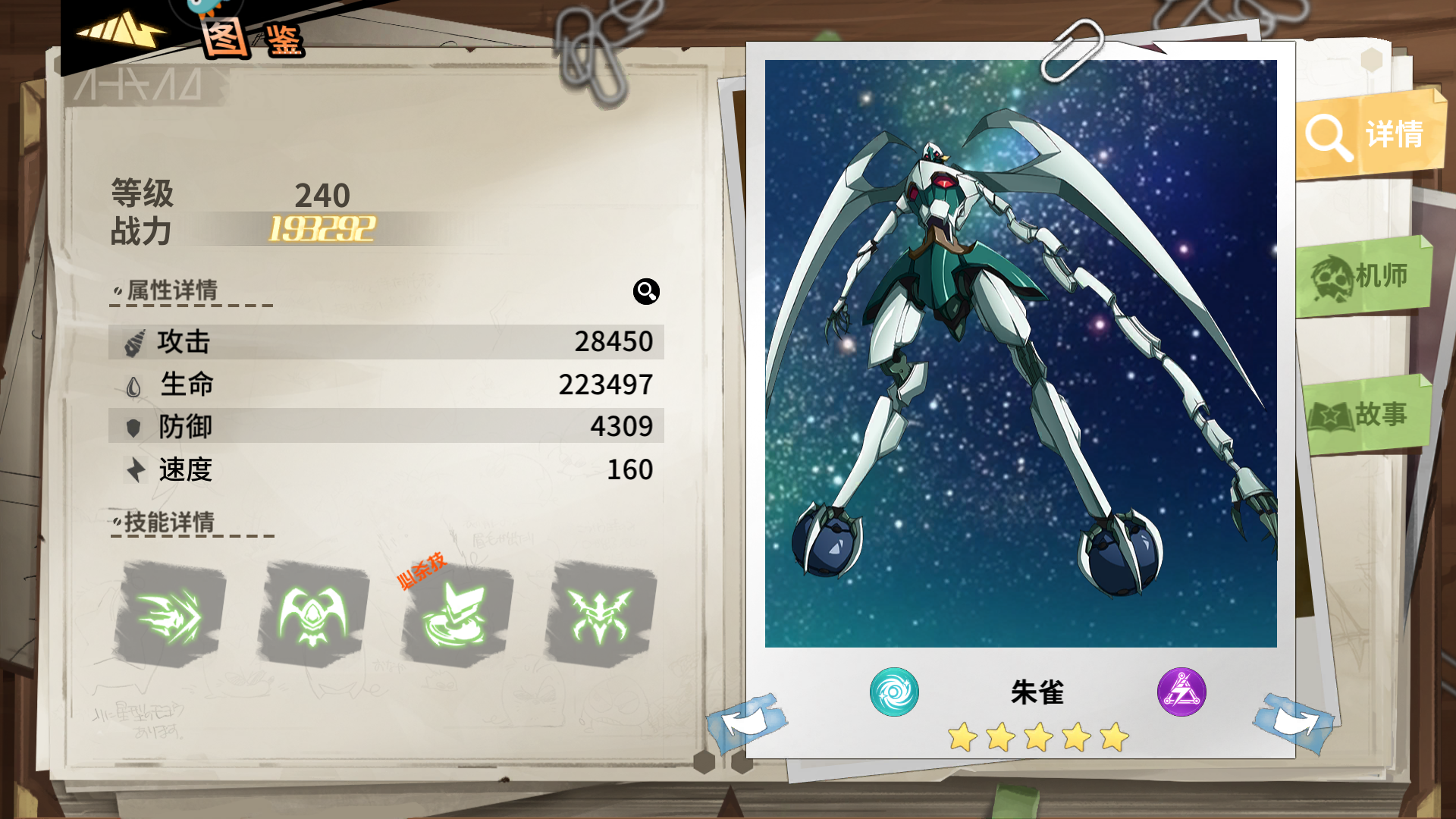The width and height of the screenshot is (1456, 819).
Task: Go to the previous mech with left arrow
Action: tap(747, 721)
